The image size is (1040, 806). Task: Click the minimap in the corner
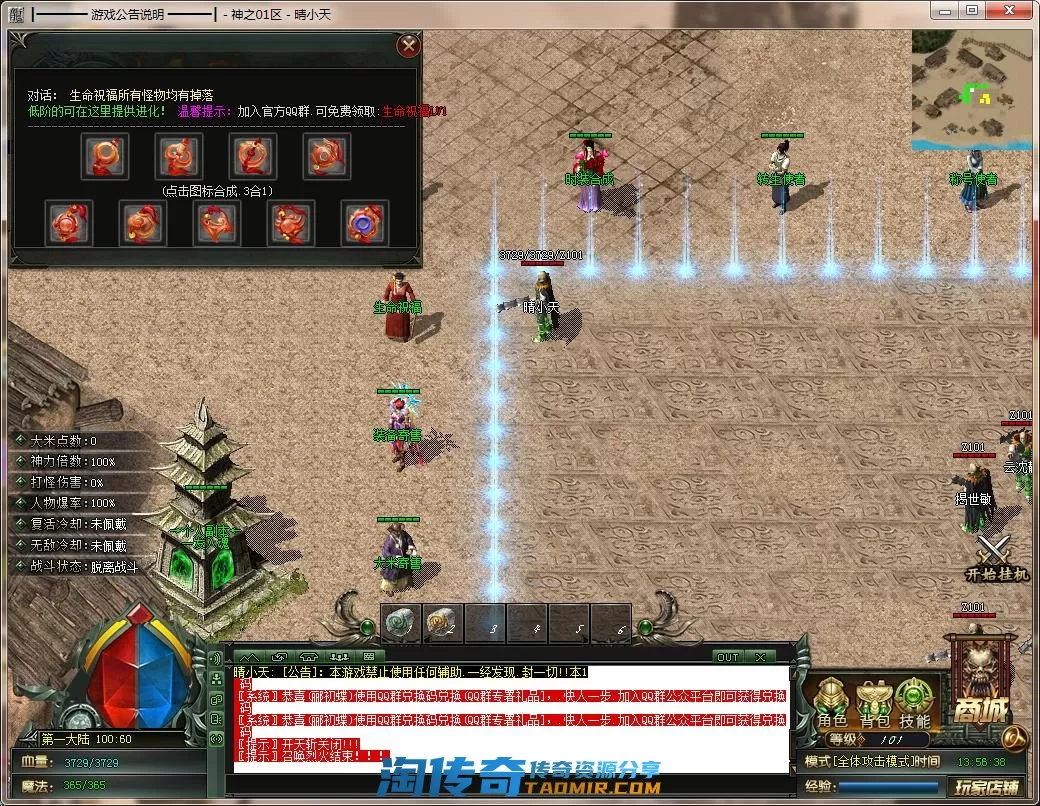click(x=970, y=90)
